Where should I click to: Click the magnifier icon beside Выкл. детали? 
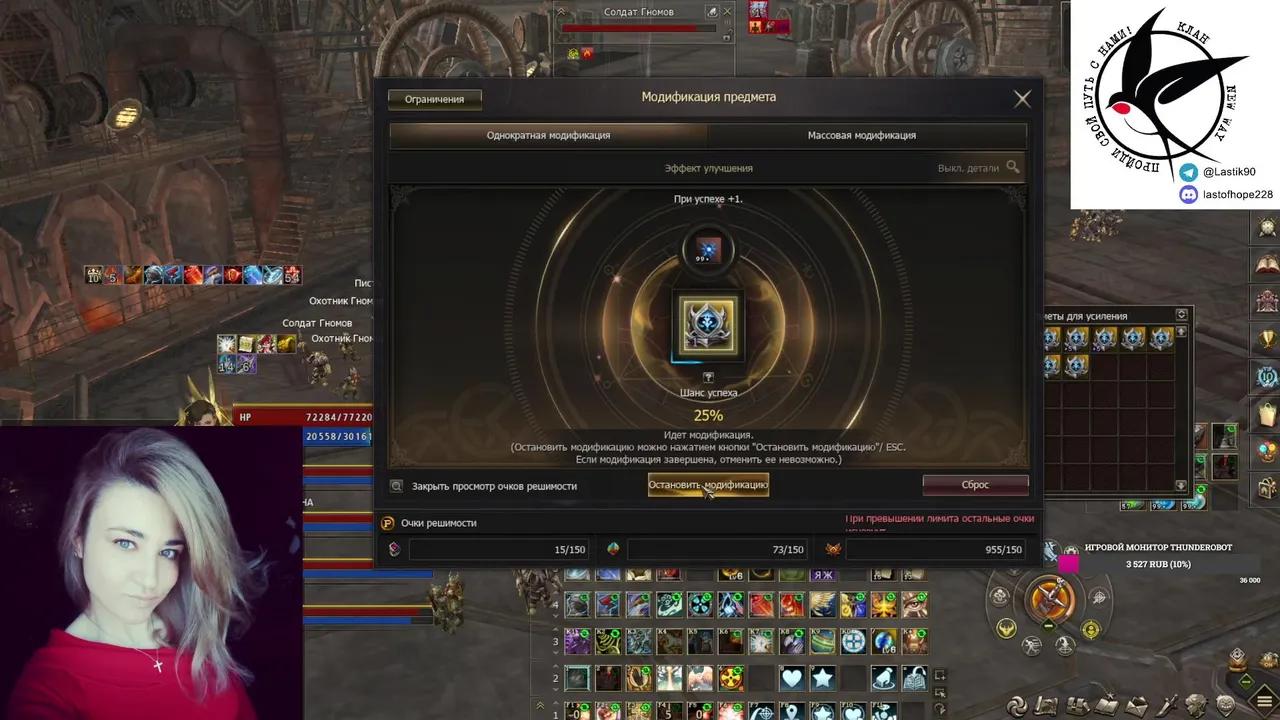coord(1013,167)
